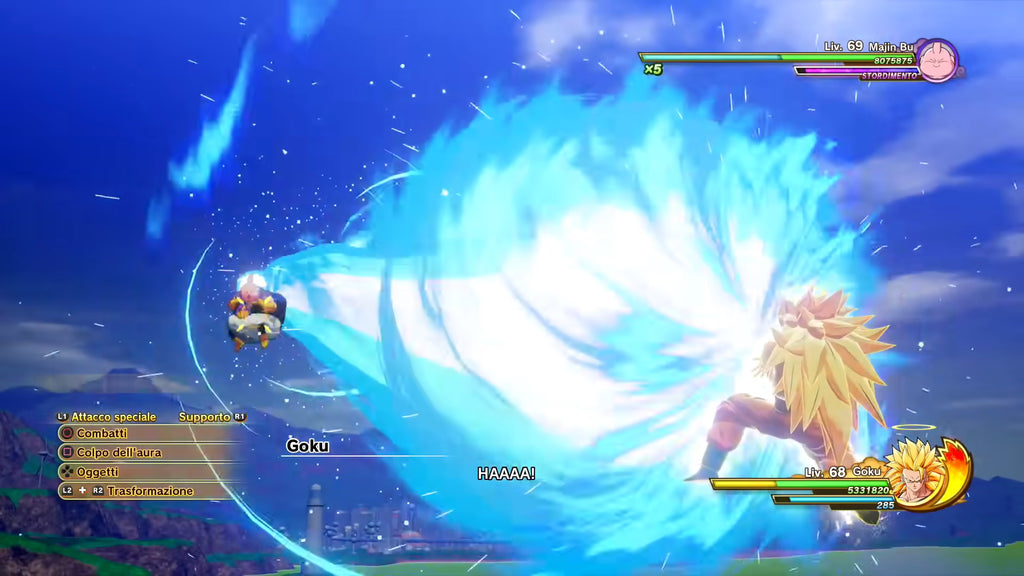
Task: Click the Majin Bu enemy portrait
Action: tap(937, 59)
